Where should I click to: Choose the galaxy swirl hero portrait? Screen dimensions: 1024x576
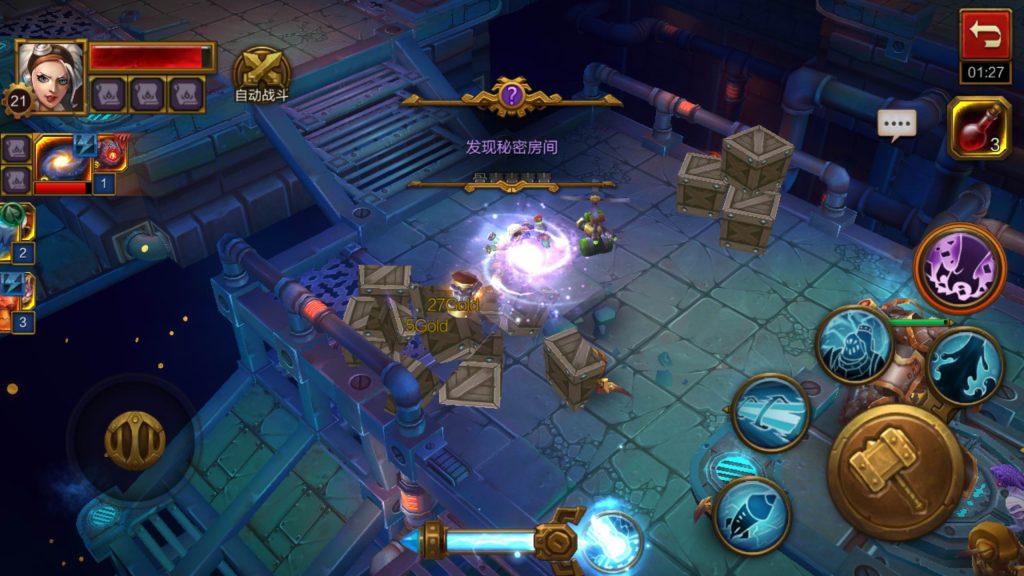(63, 158)
